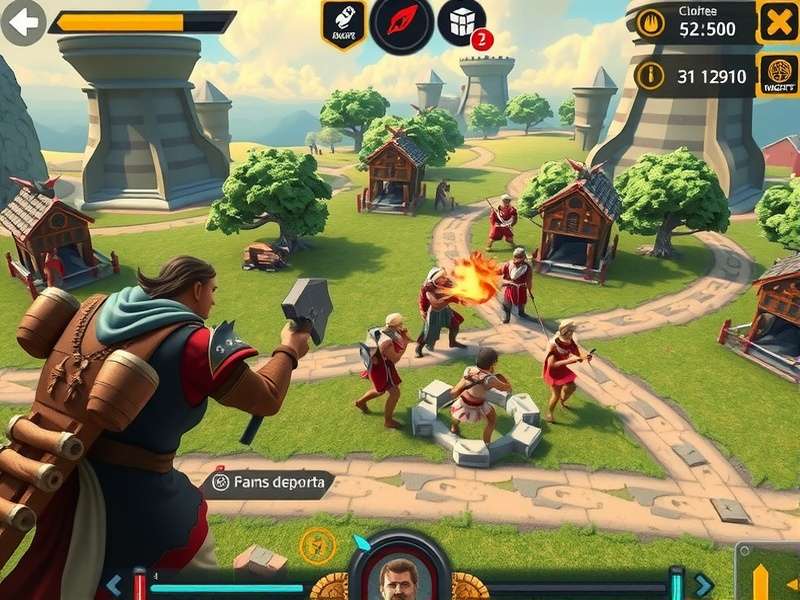Click the right blue arrow on bottom bar
The width and height of the screenshot is (800, 600).
coord(705,585)
